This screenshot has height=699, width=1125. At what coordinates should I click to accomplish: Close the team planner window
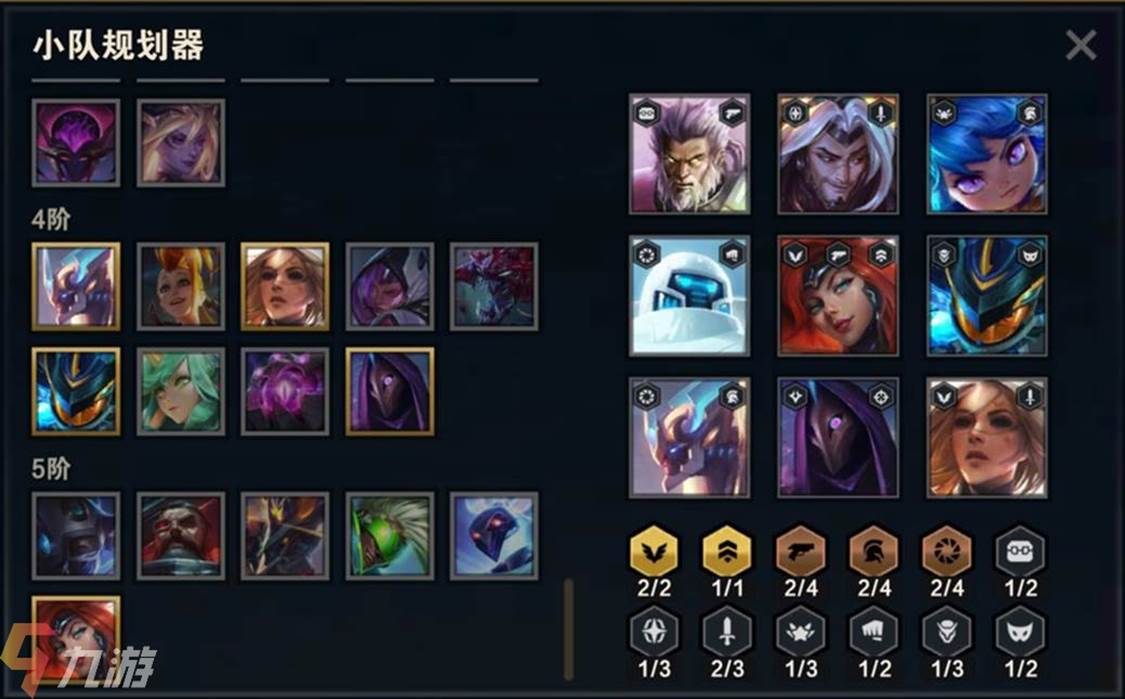tap(1080, 45)
